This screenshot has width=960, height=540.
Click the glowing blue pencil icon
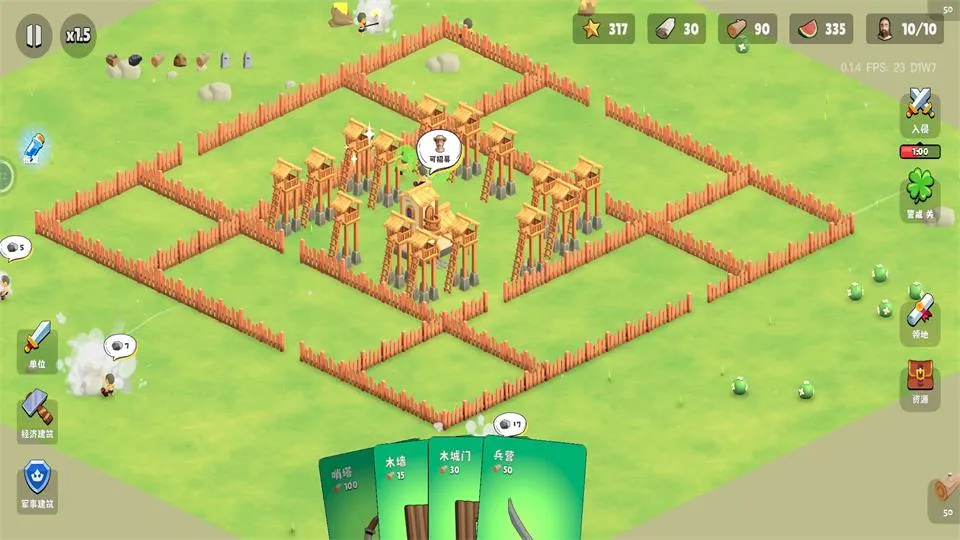point(34,148)
